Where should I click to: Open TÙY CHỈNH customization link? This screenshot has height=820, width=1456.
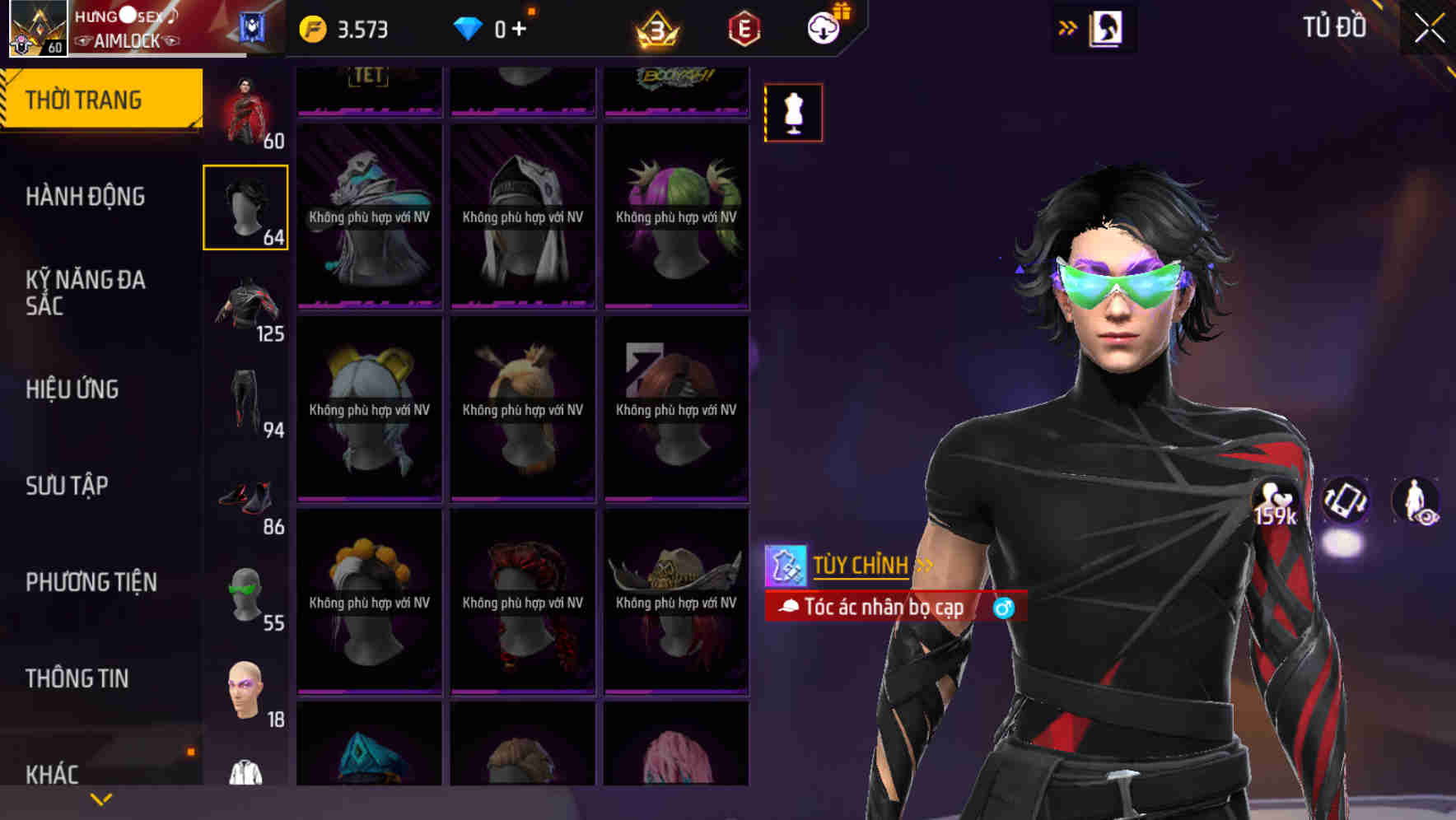[x=860, y=566]
